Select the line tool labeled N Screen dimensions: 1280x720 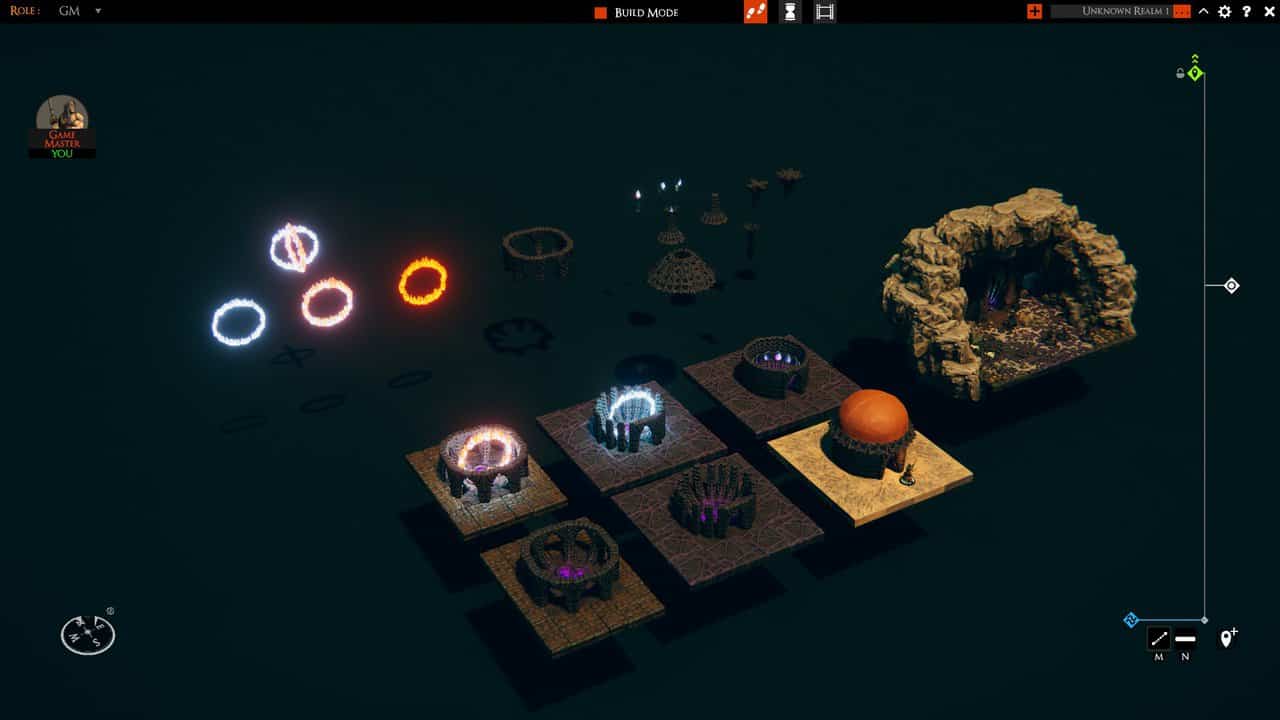pos(1185,638)
